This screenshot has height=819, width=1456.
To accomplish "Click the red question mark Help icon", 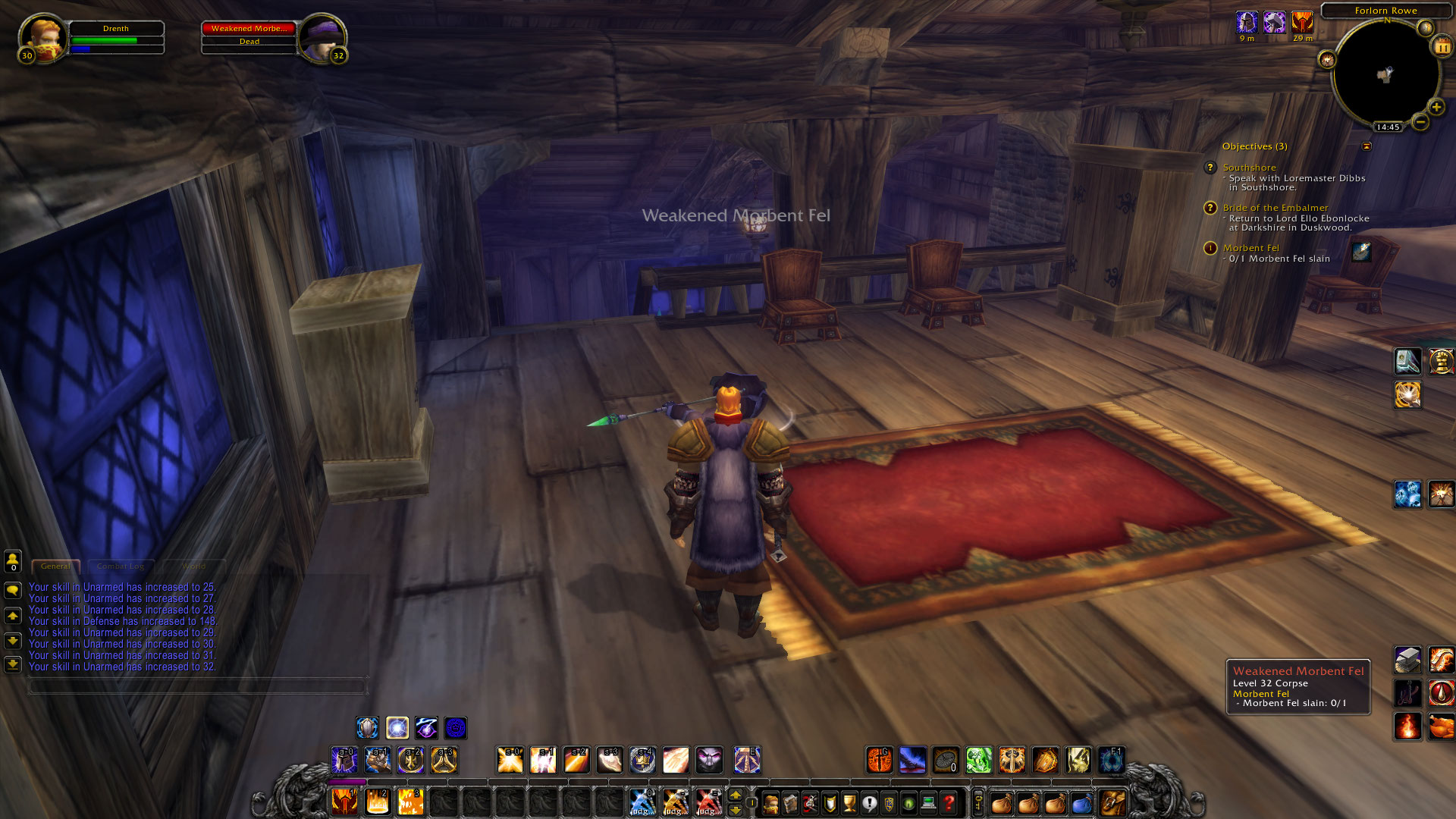I will (x=949, y=802).
